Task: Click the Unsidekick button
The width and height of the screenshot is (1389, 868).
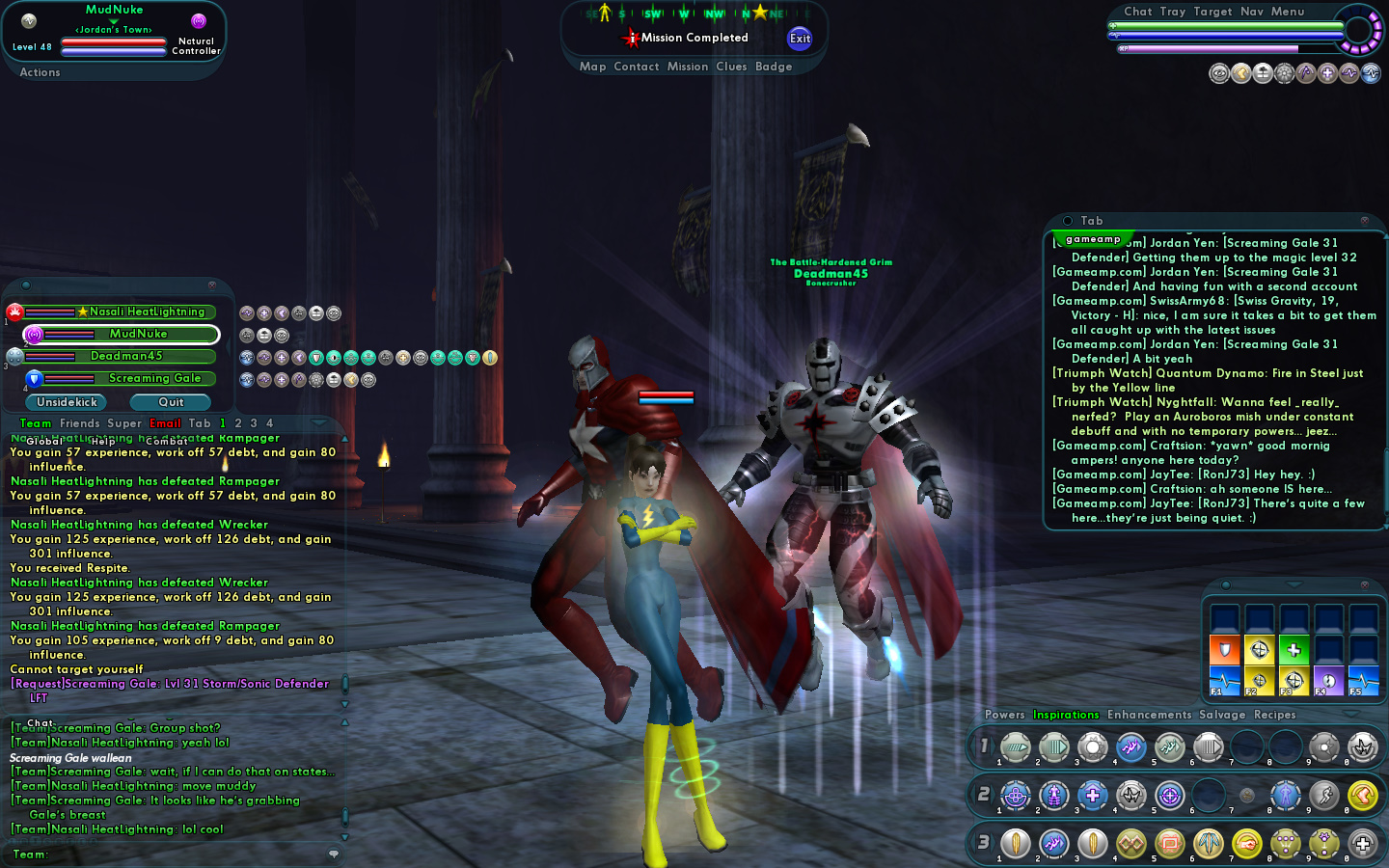Action: point(68,402)
